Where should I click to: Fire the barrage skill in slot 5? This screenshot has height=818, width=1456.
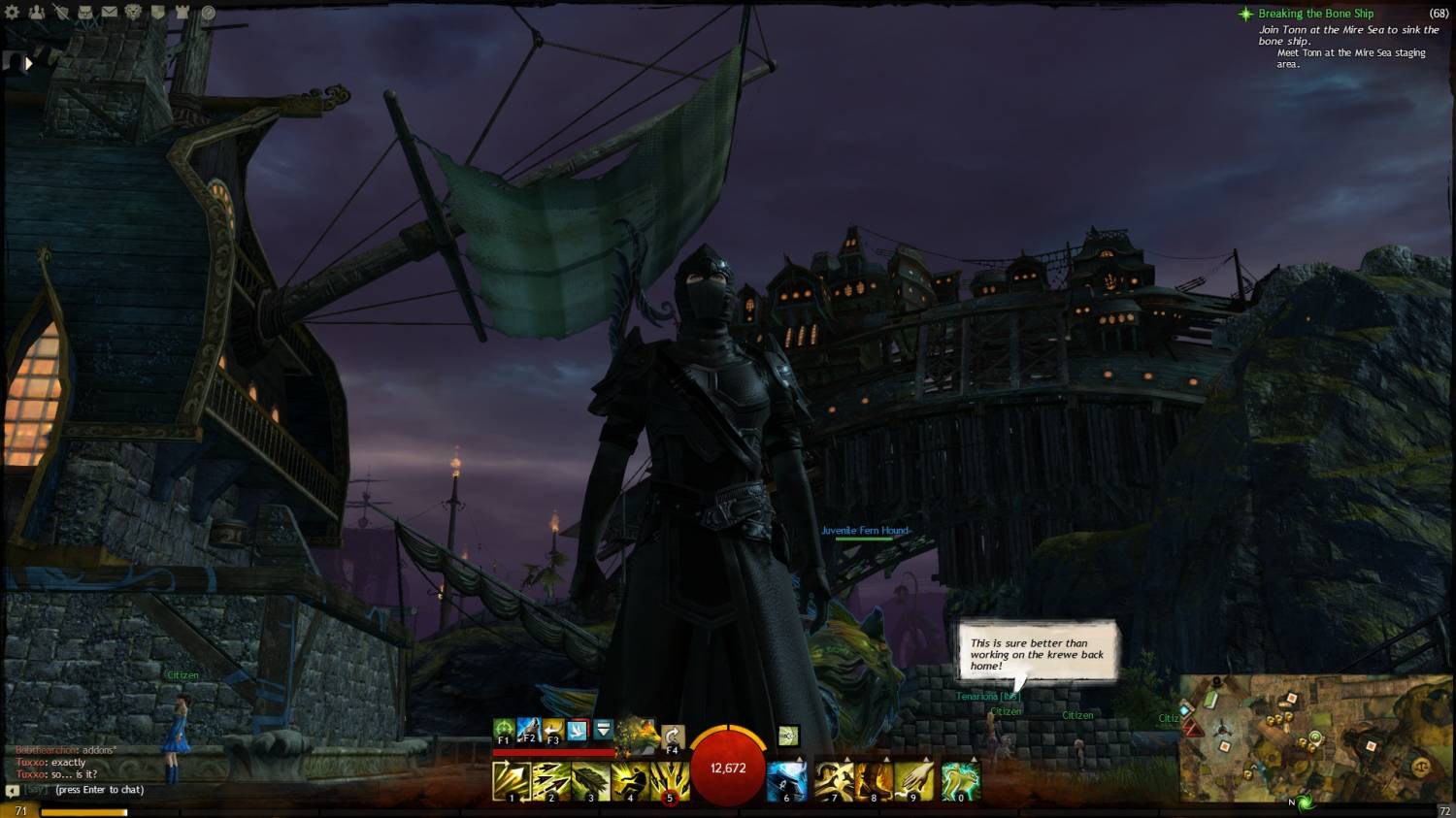pyautogui.click(x=669, y=781)
